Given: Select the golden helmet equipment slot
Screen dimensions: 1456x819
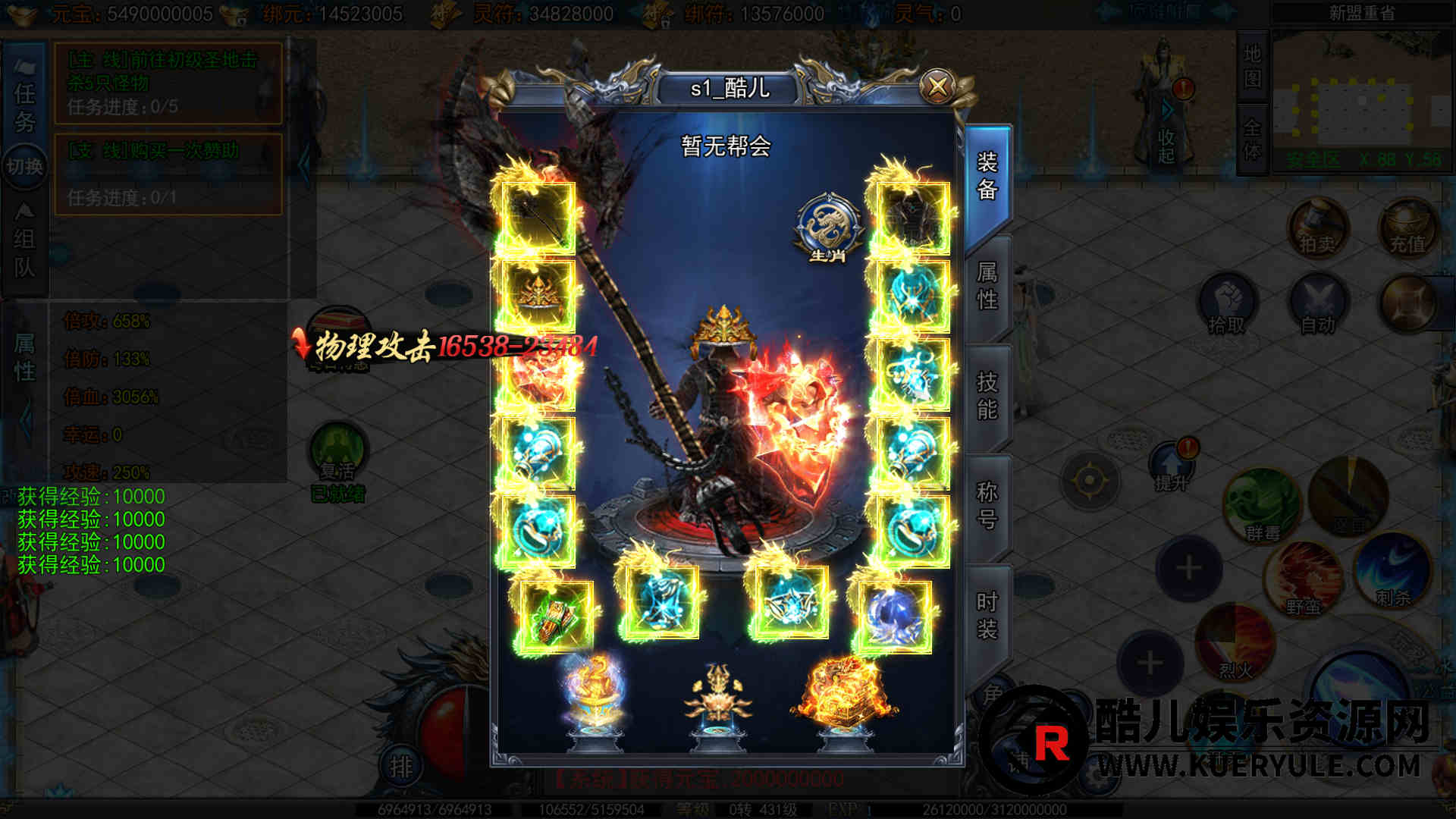Looking at the screenshot, I should coord(538,296).
